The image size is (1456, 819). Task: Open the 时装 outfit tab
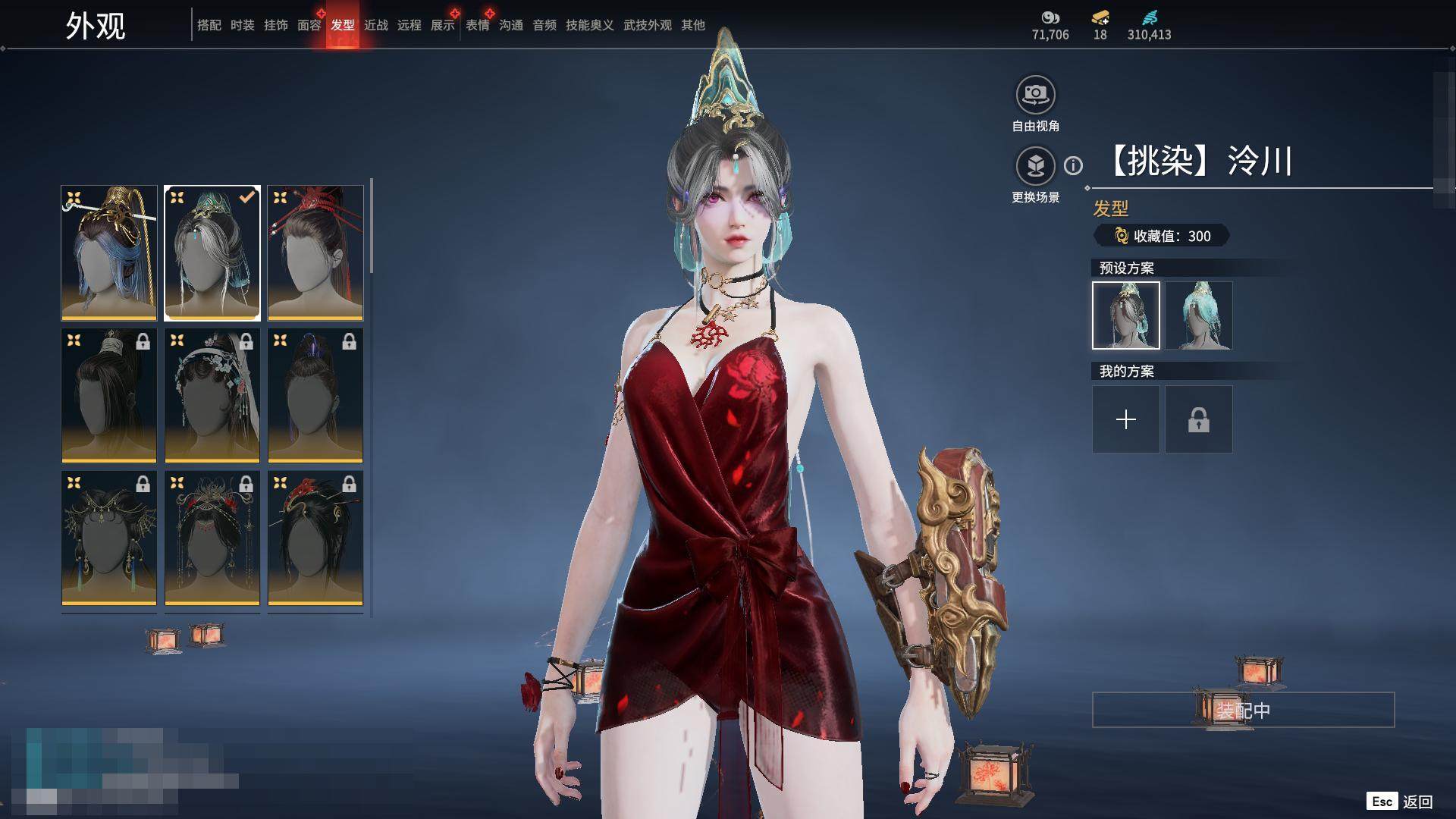click(x=242, y=26)
